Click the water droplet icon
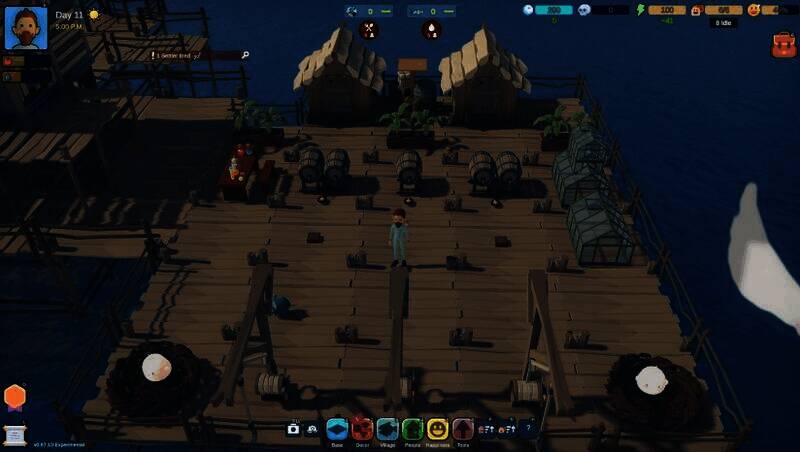800x452 pixels. pos(431,29)
